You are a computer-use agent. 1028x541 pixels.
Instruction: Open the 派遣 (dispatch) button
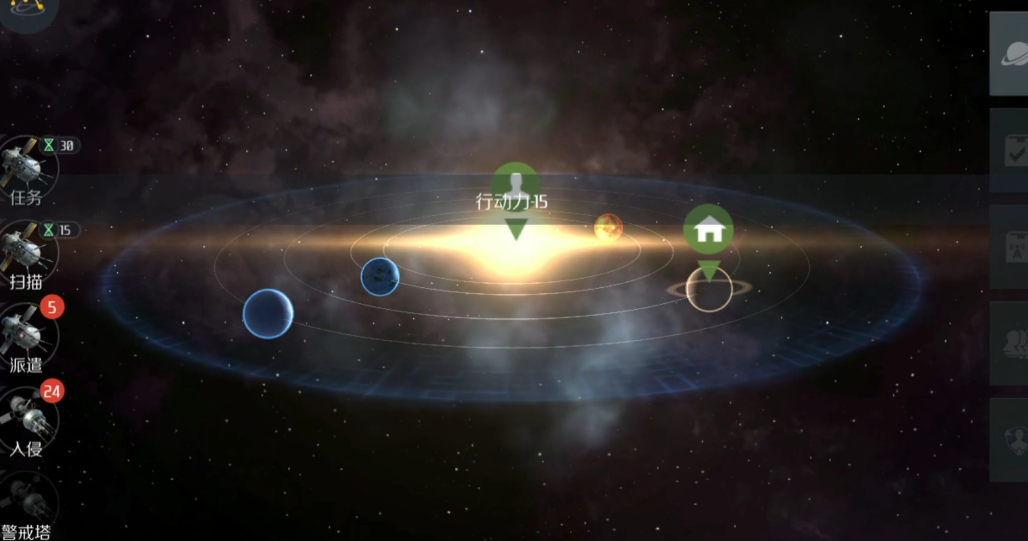coord(26,332)
